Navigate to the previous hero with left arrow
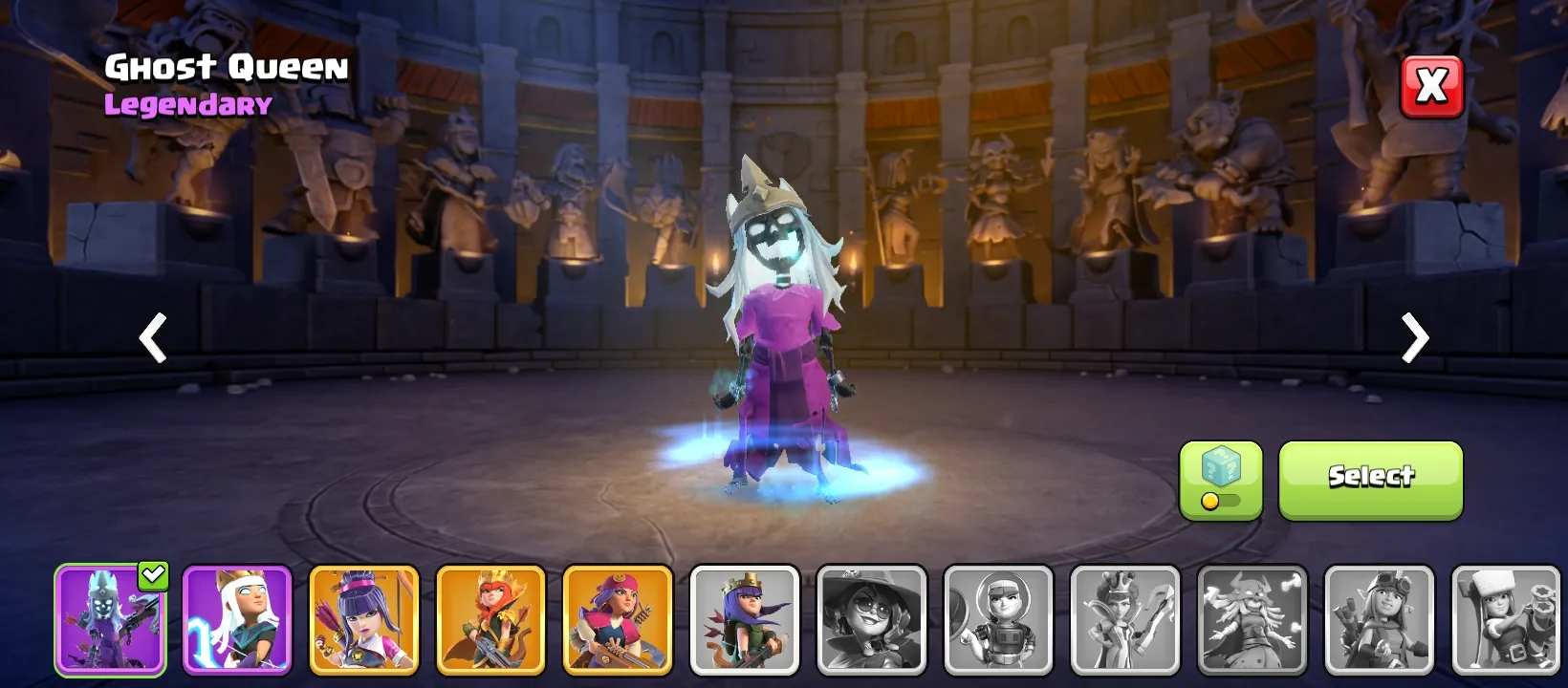This screenshot has height=688, width=1568. point(153,339)
